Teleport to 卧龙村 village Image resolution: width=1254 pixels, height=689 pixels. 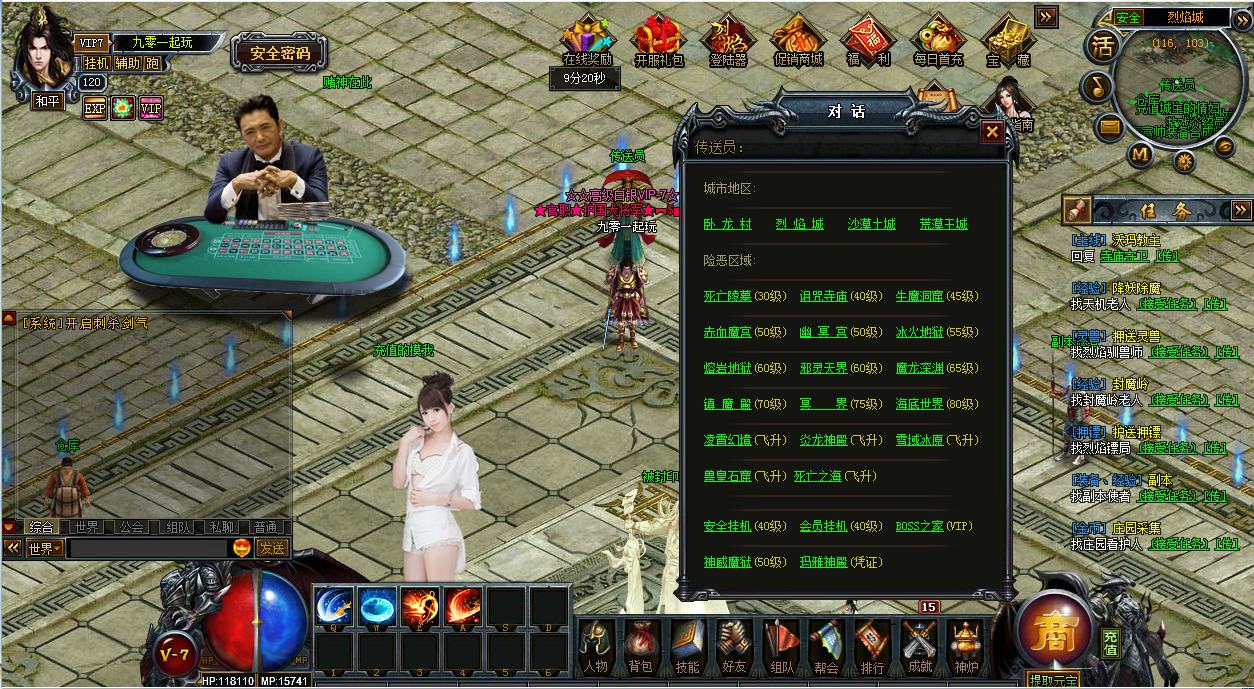click(x=727, y=224)
